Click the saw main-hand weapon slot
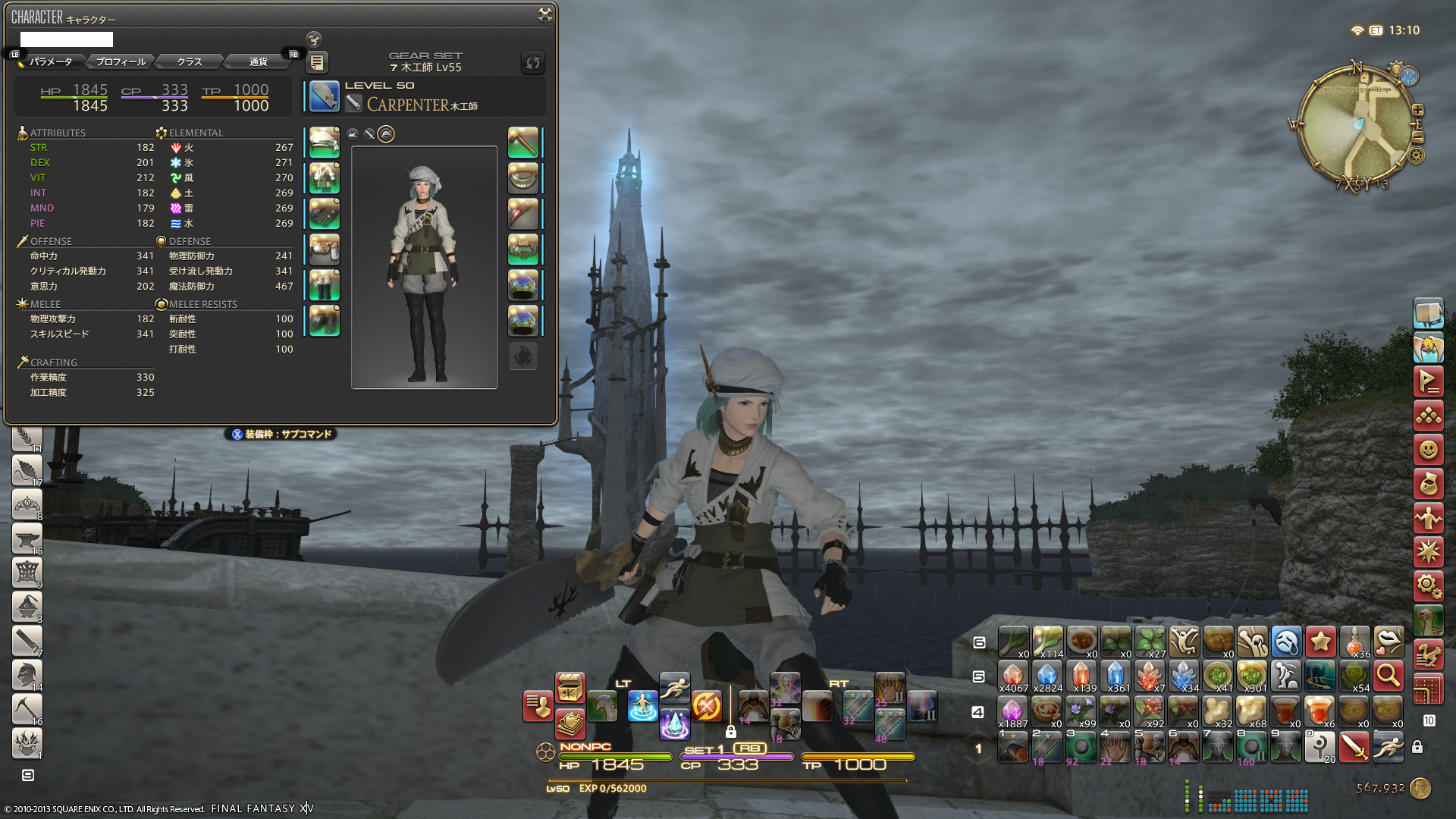 tap(325, 97)
